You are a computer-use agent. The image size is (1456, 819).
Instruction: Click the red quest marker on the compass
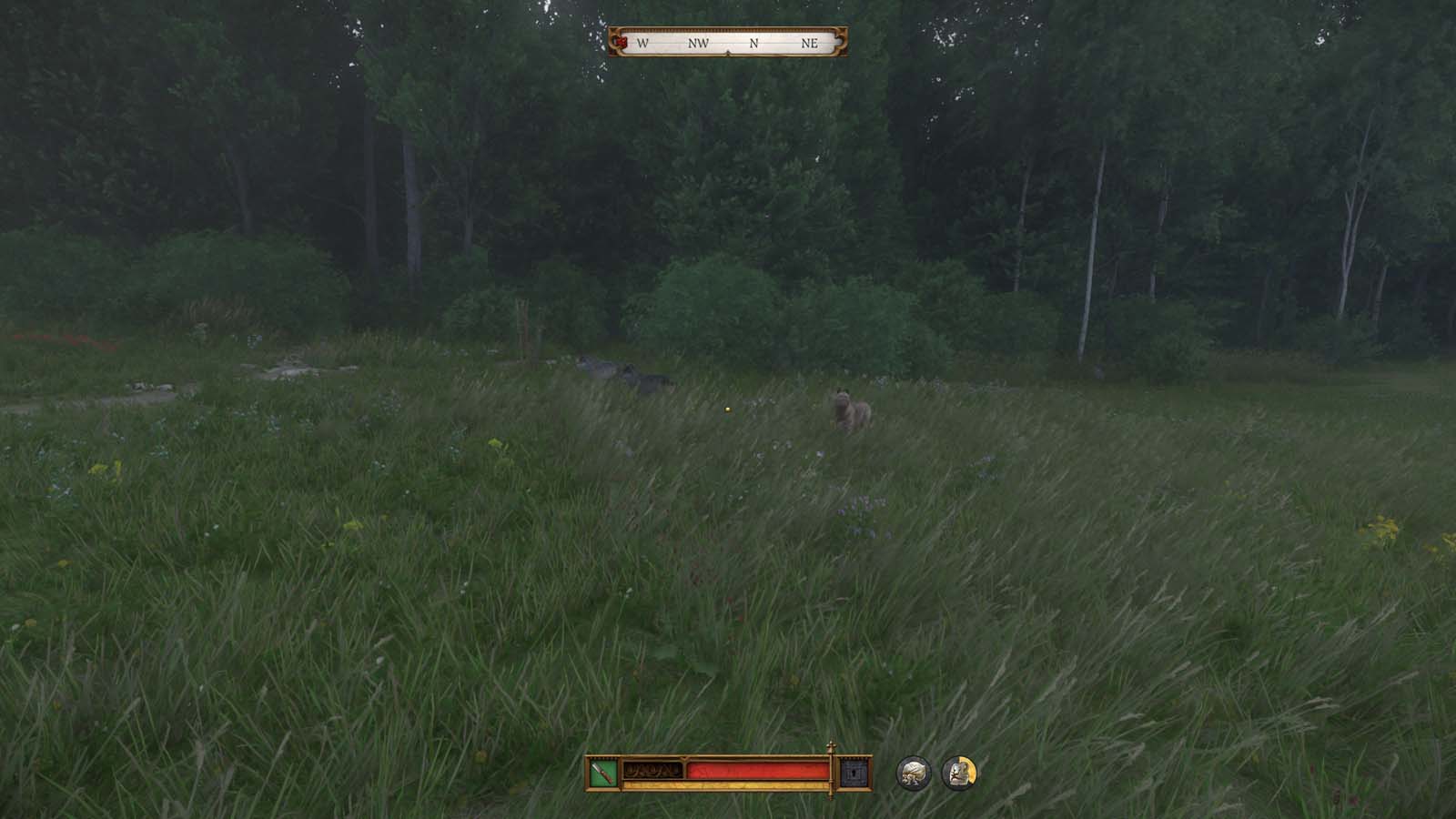pos(622,42)
